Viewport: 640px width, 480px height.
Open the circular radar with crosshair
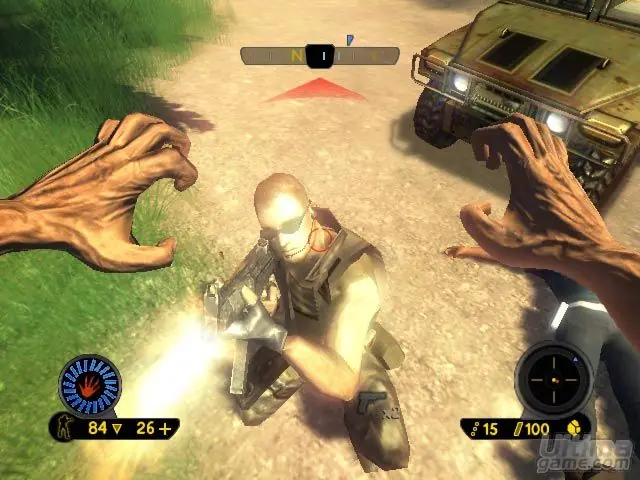click(553, 381)
